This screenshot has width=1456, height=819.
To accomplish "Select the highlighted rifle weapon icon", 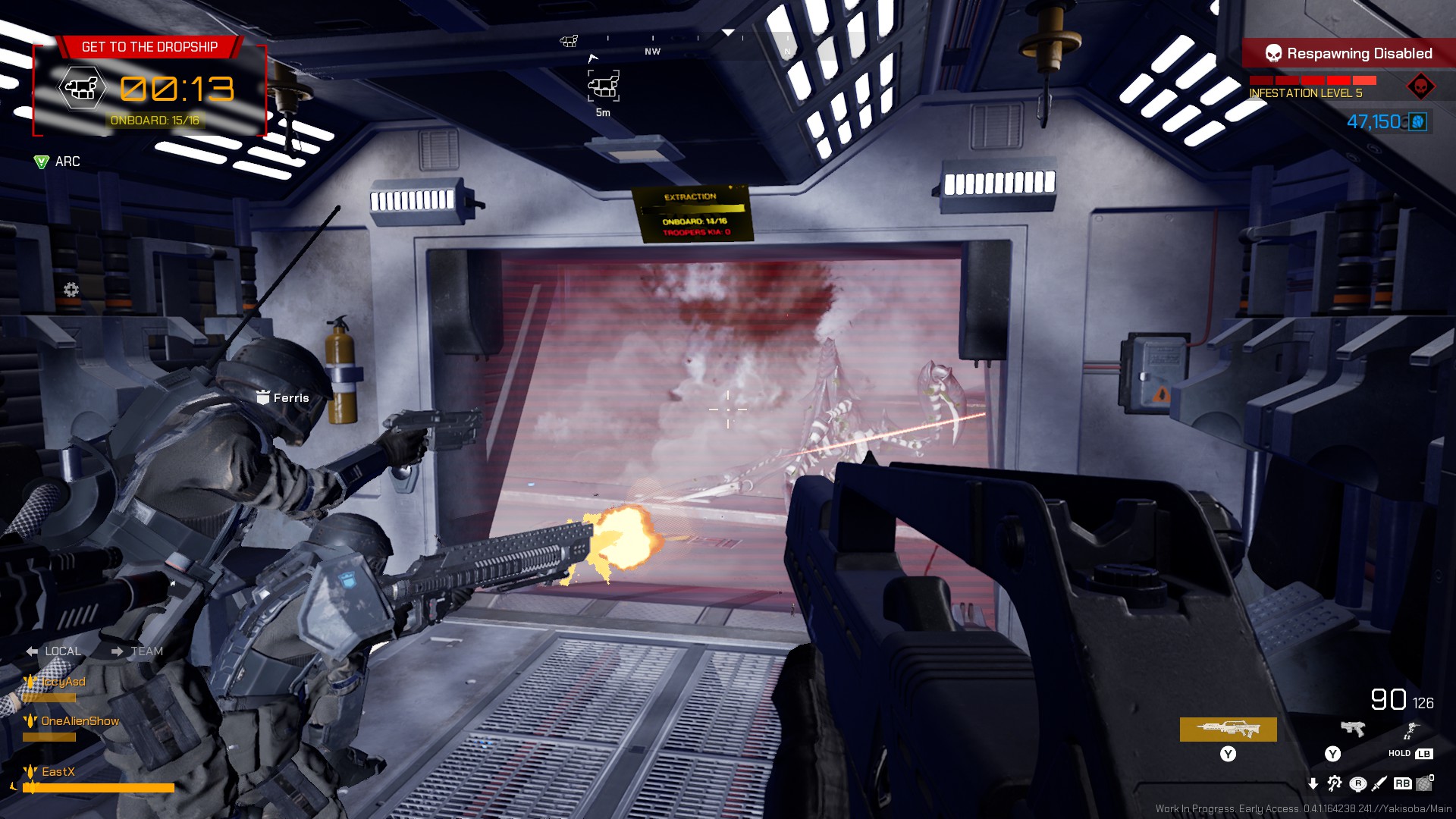I will (x=1228, y=729).
